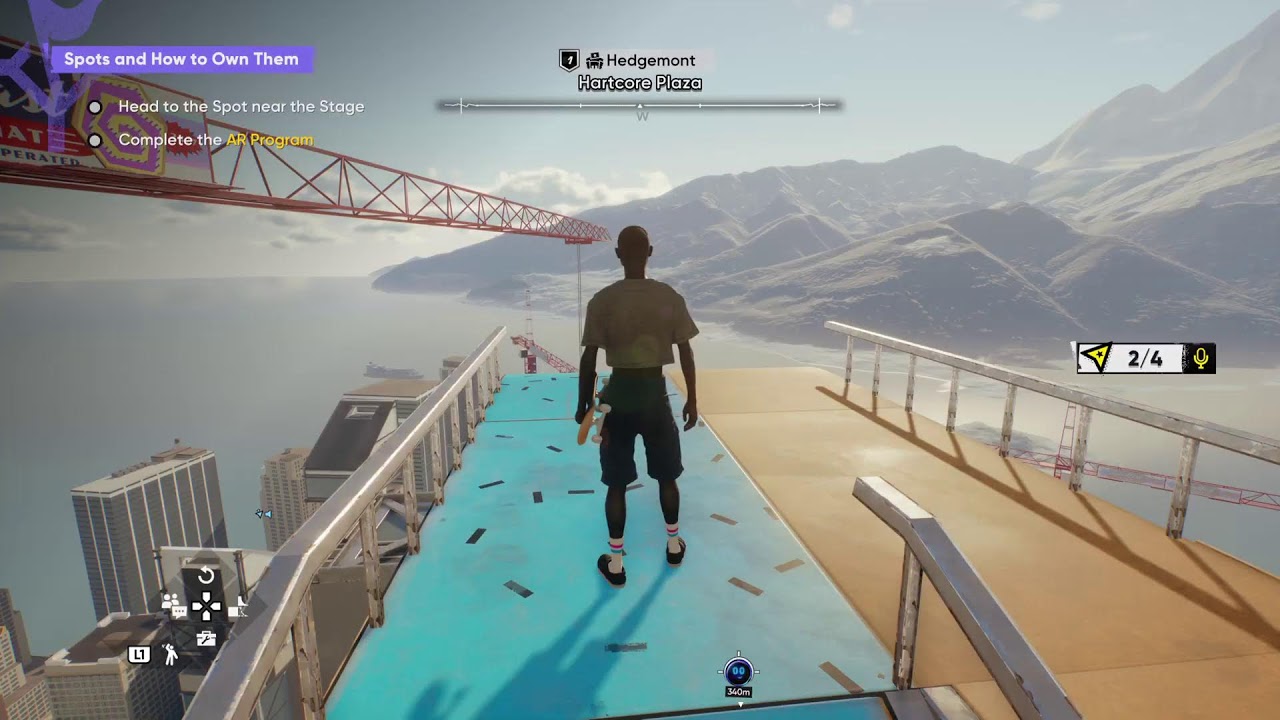Select the Complete the AR Program objective
This screenshot has width=1280, height=720.
215,140
